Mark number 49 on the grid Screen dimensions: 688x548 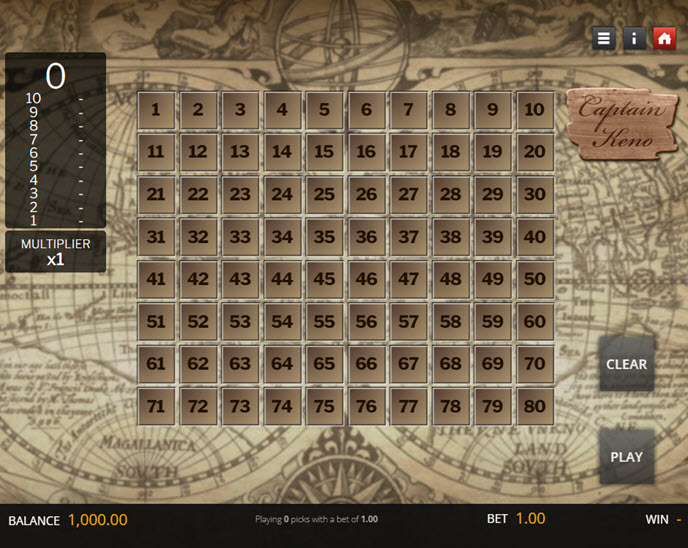492,279
